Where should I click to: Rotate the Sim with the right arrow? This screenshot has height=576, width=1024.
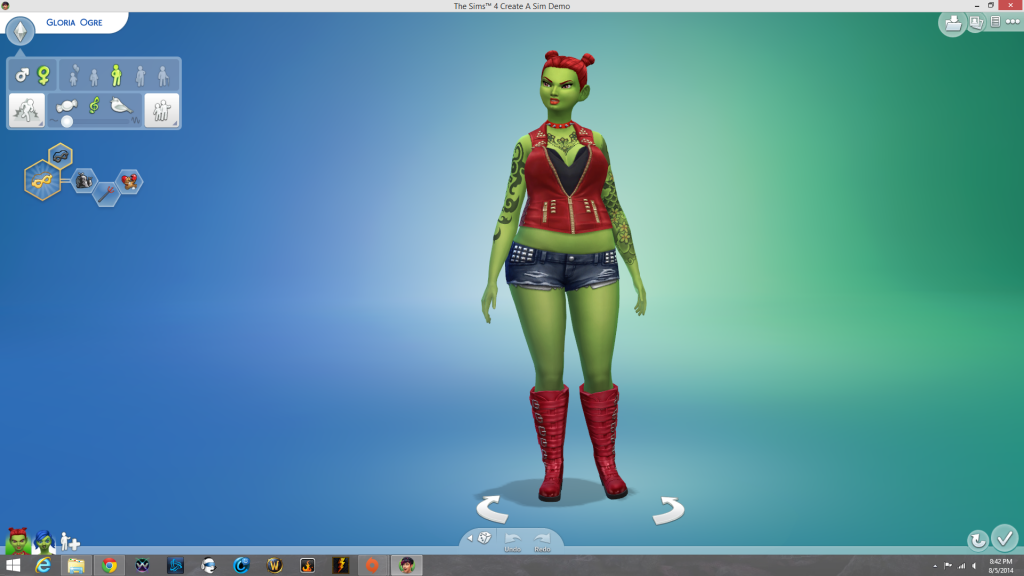coord(667,509)
